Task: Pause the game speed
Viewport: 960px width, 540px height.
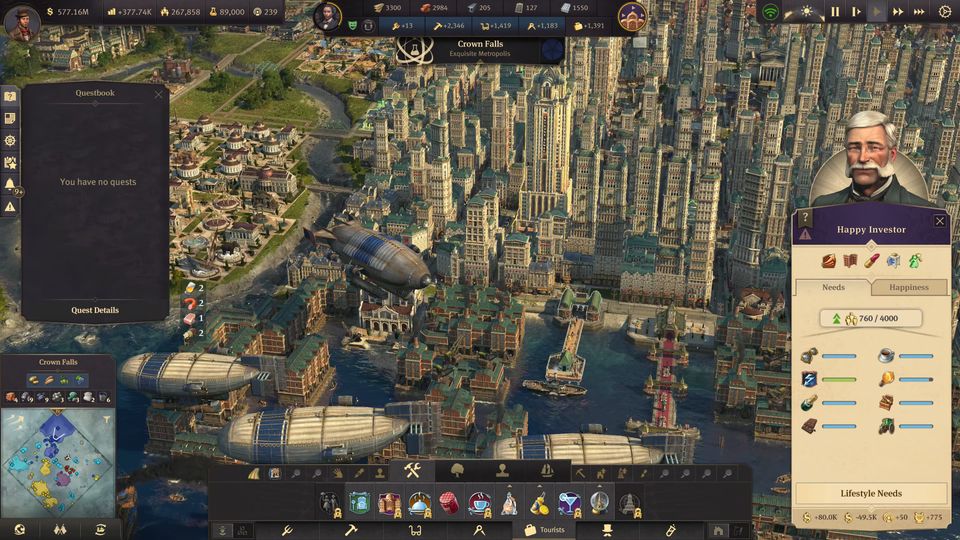Action: (835, 12)
